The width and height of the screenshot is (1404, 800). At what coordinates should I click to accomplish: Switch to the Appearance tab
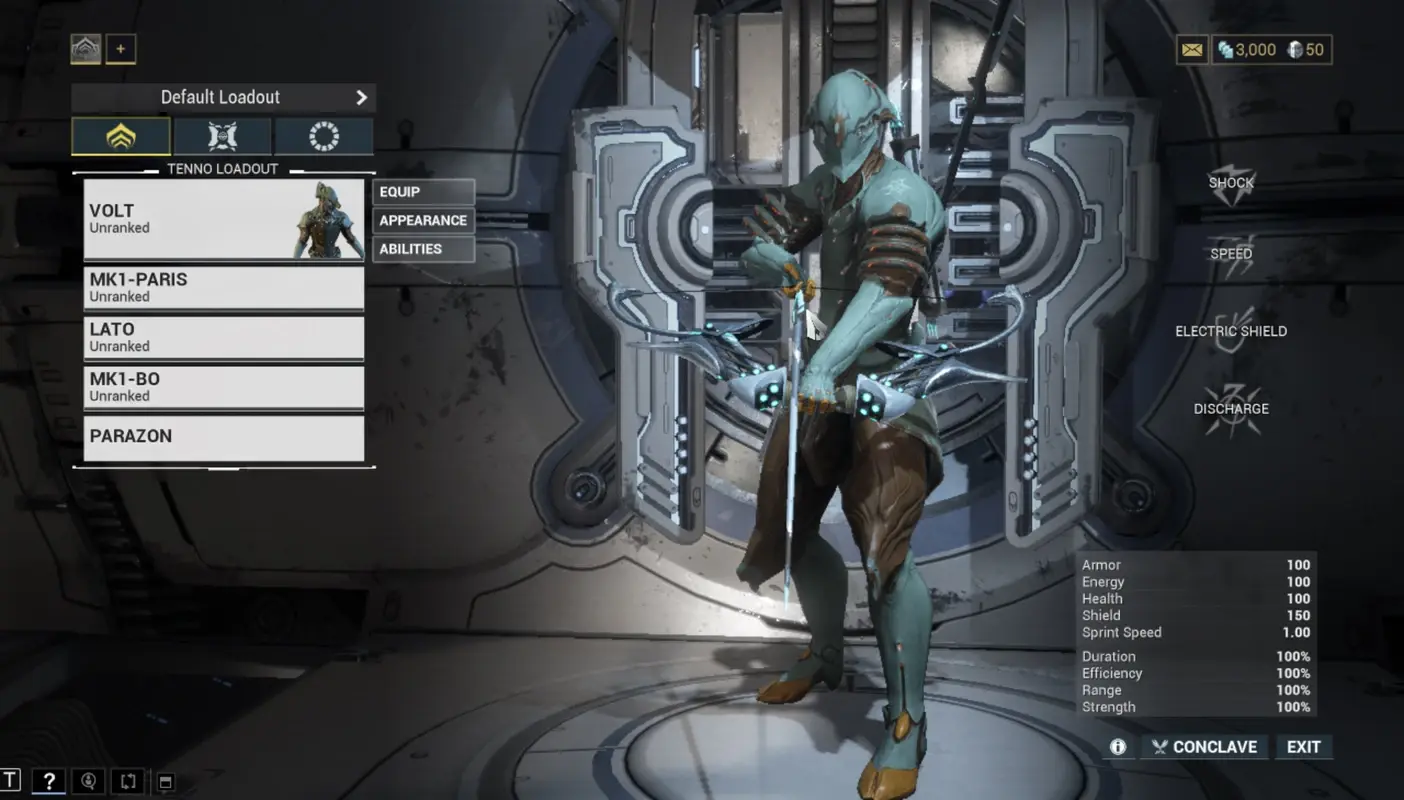[x=423, y=220]
